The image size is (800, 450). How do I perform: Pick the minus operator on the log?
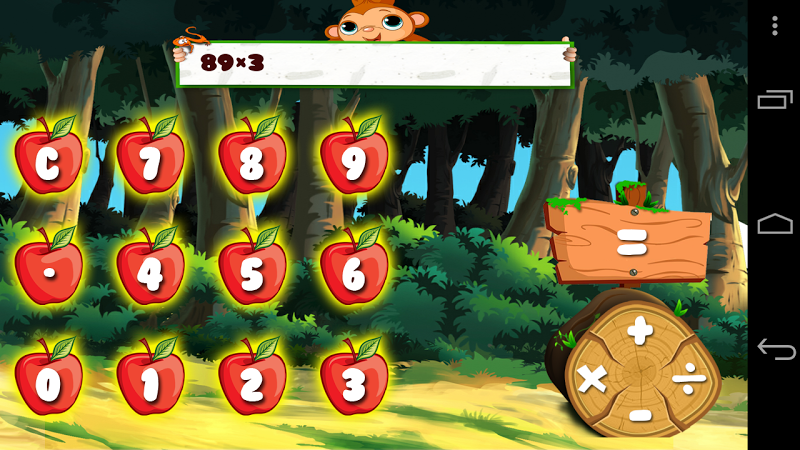pyautogui.click(x=641, y=414)
